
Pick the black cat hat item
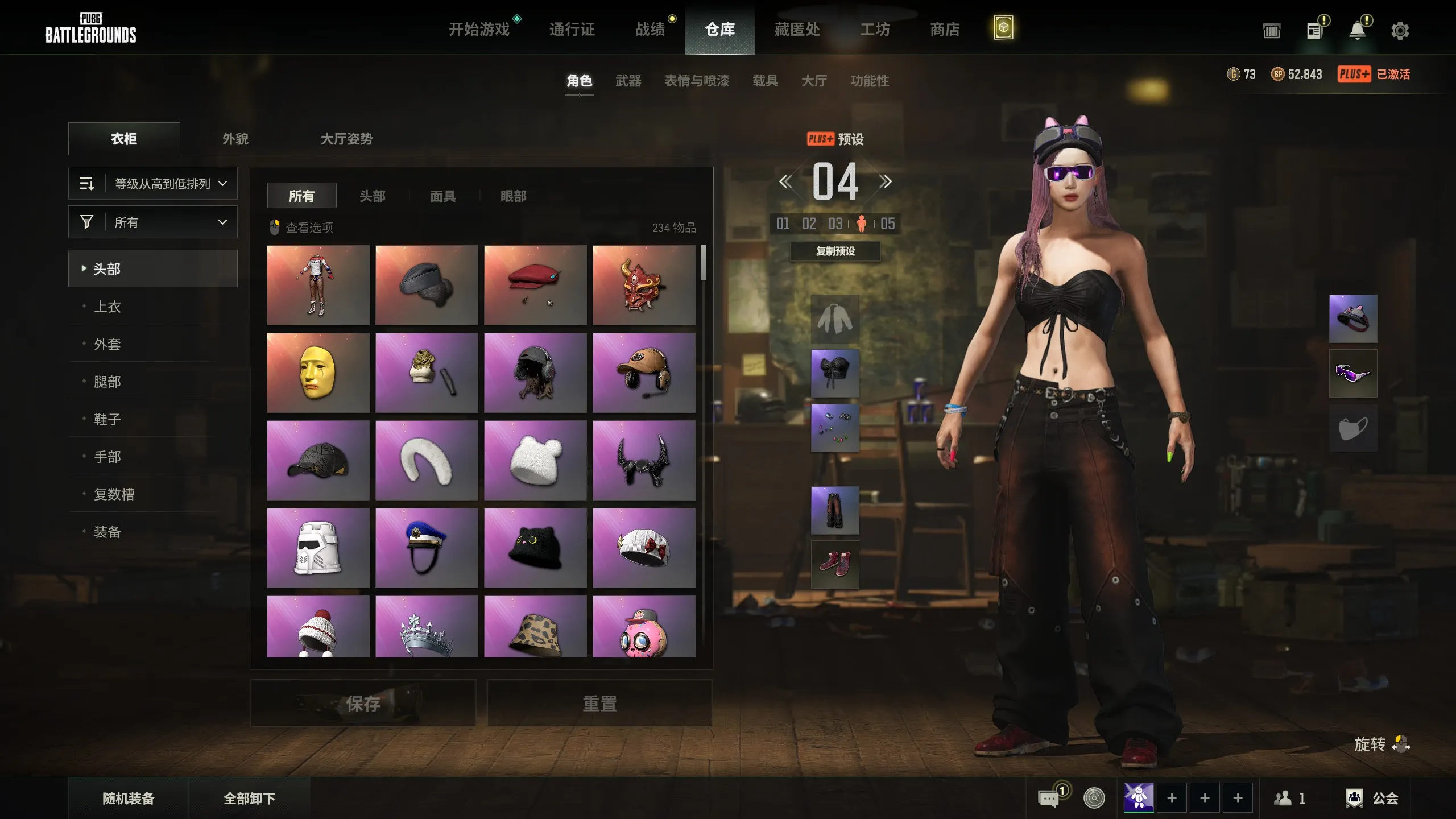535,548
